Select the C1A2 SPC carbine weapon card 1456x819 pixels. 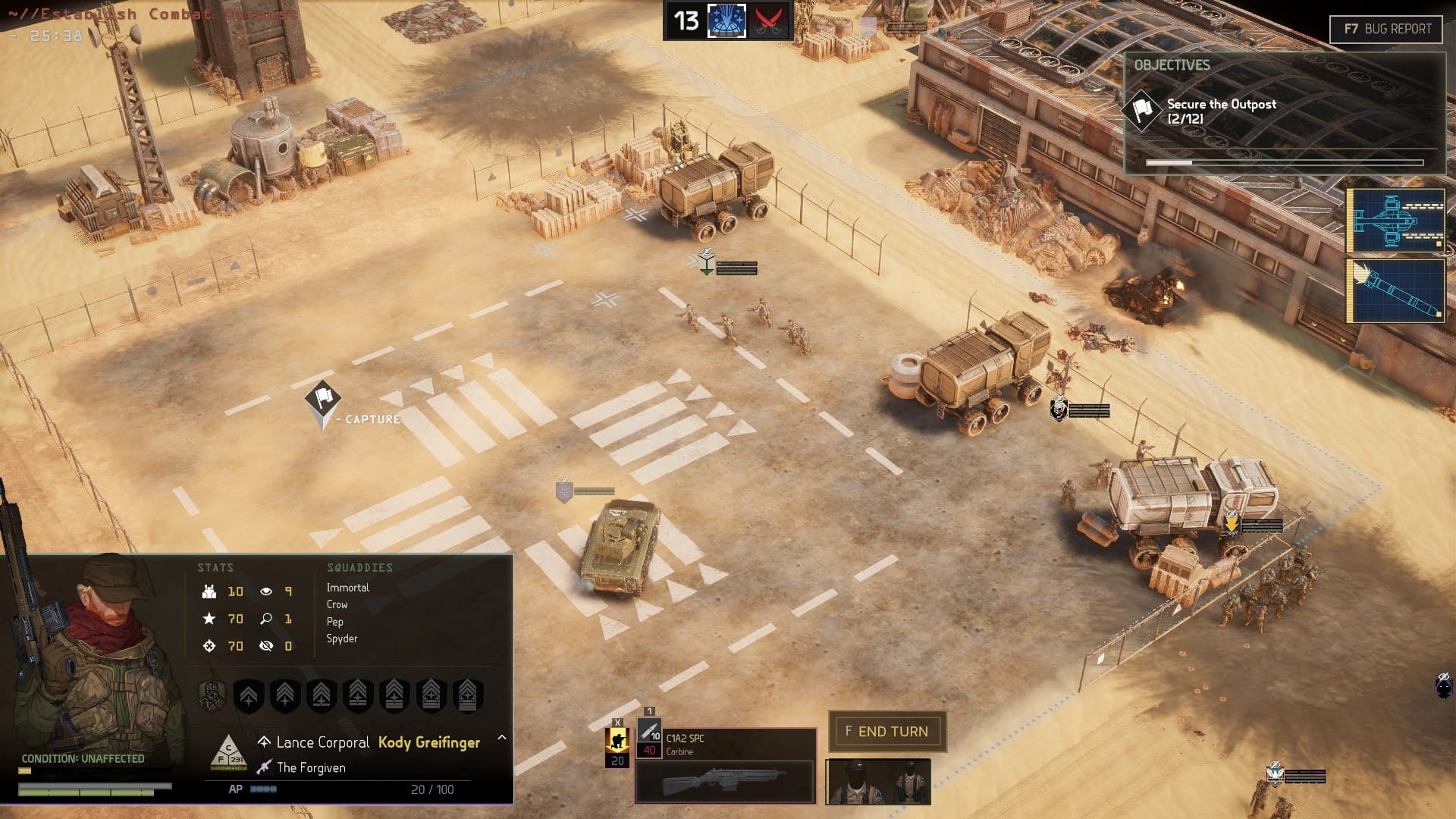click(x=724, y=766)
